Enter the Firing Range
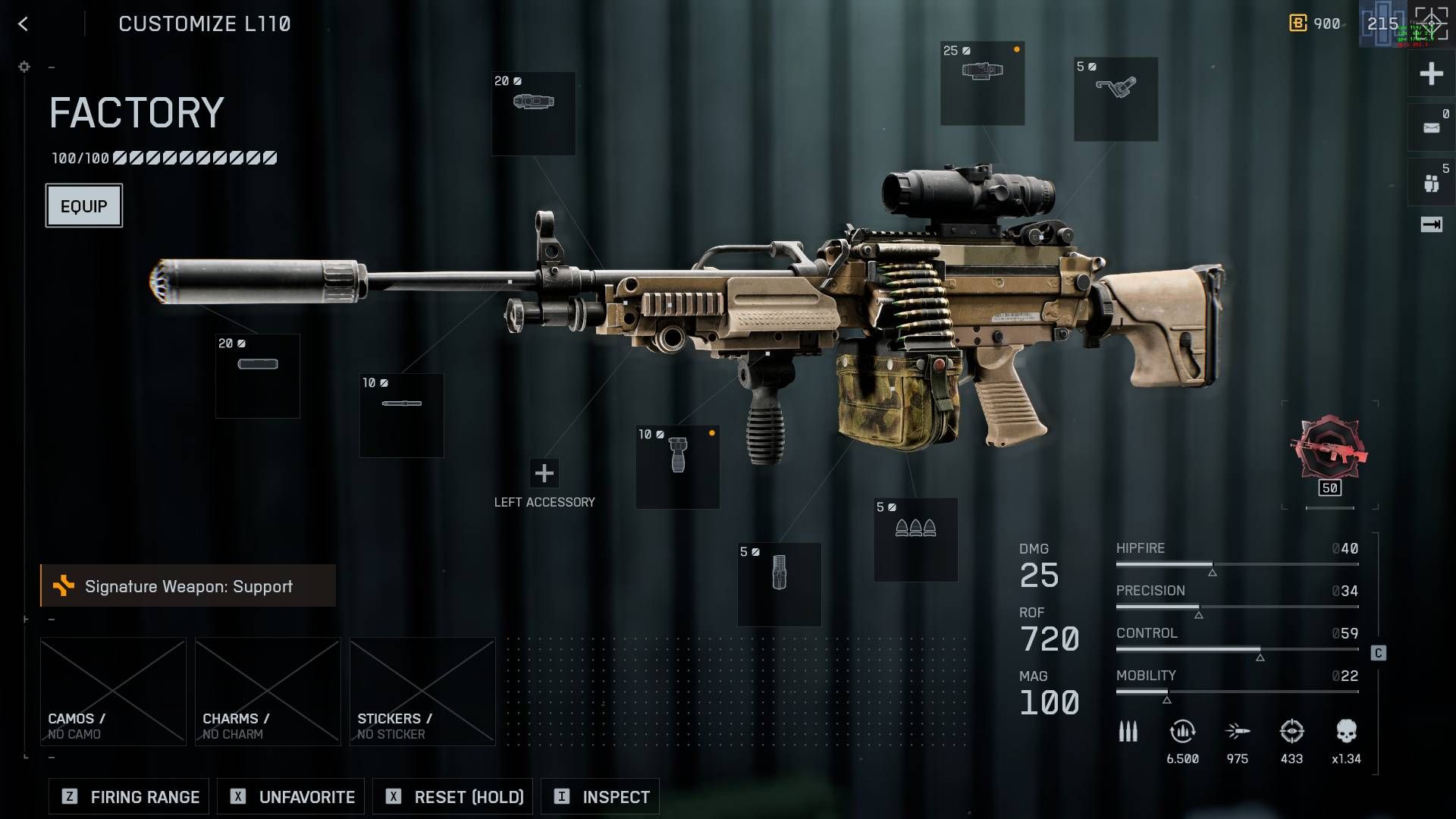This screenshot has height=819, width=1456. (x=127, y=796)
